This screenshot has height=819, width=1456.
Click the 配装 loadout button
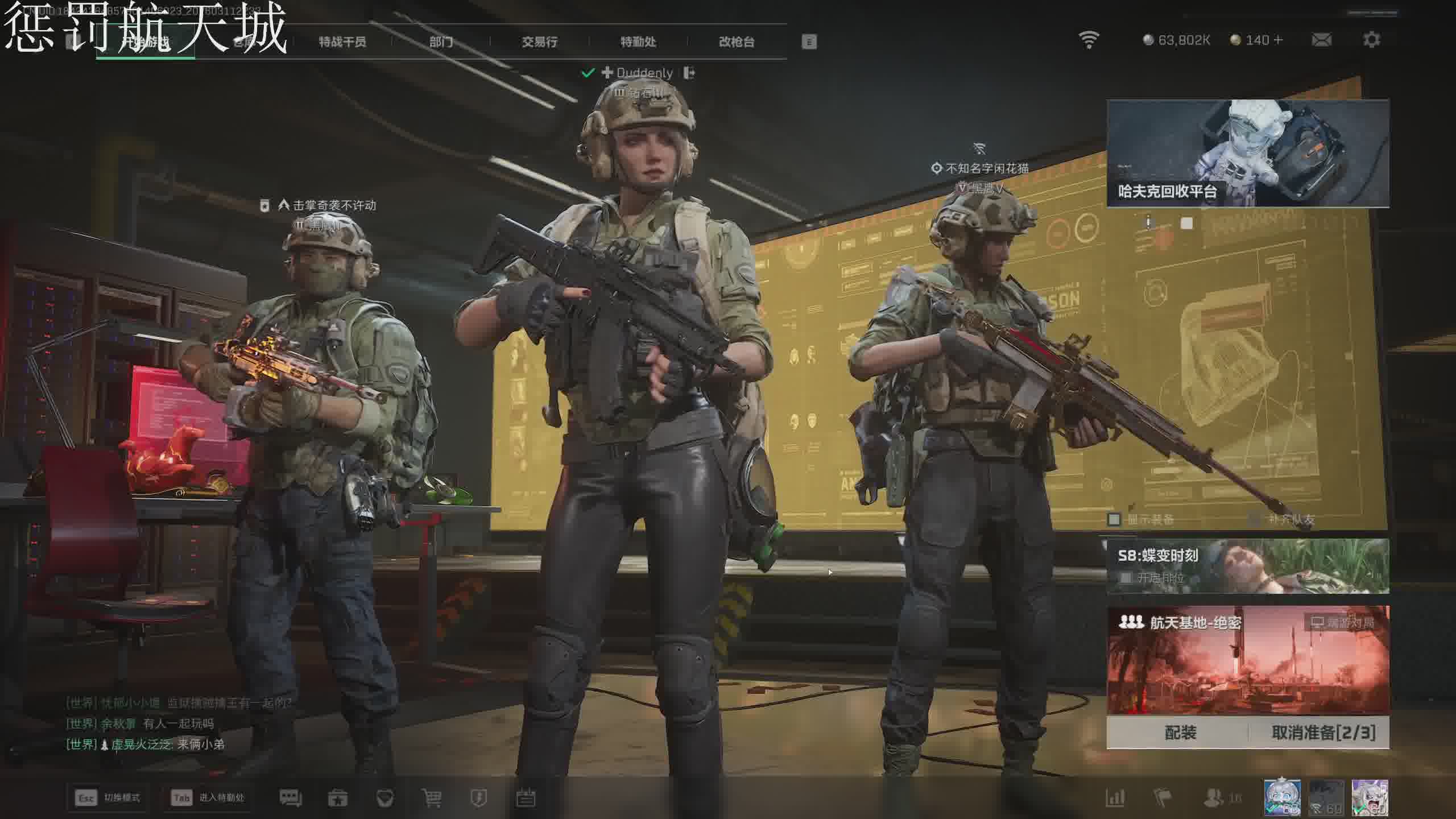[1180, 733]
